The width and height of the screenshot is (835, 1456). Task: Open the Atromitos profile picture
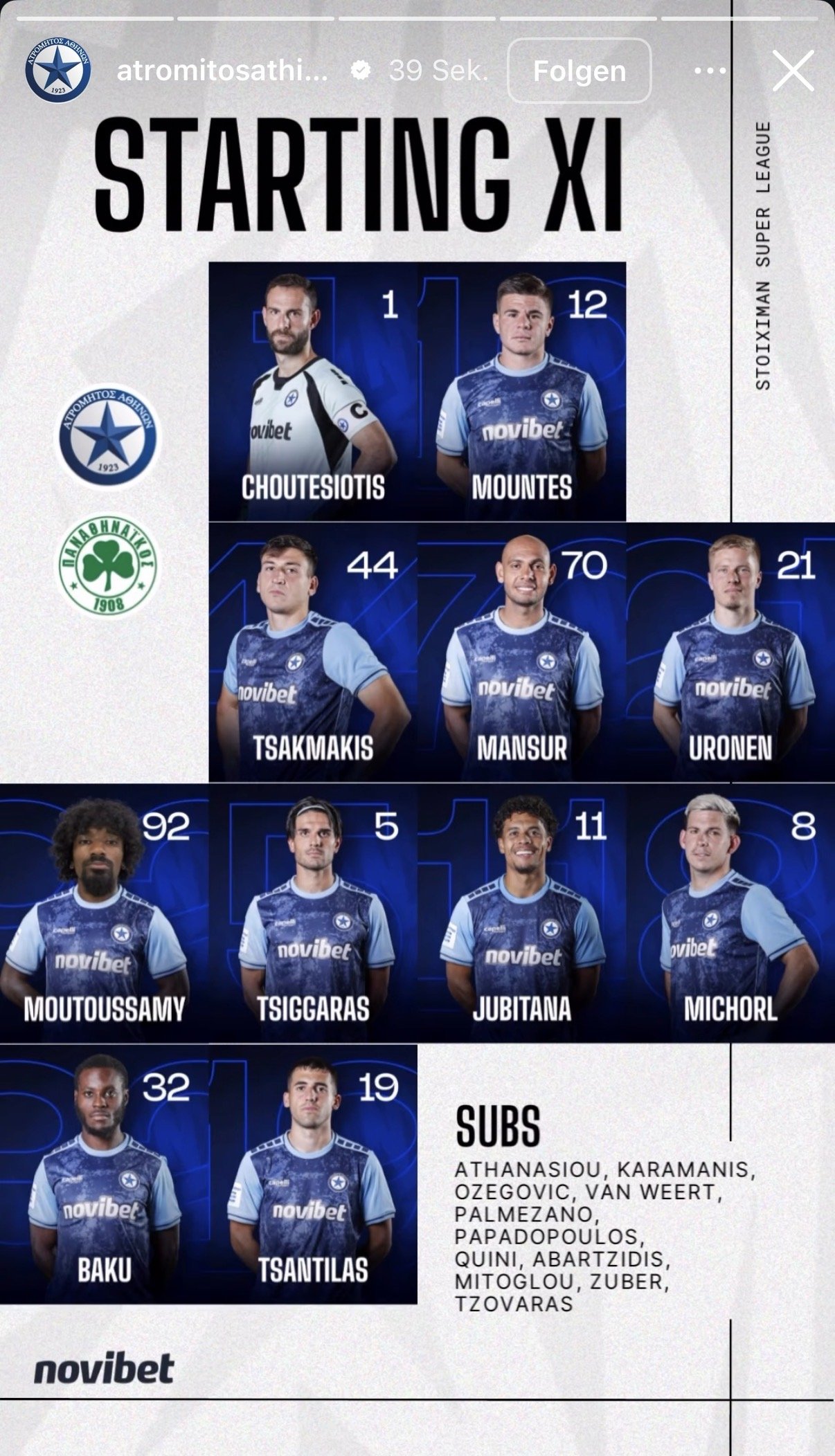click(58, 71)
